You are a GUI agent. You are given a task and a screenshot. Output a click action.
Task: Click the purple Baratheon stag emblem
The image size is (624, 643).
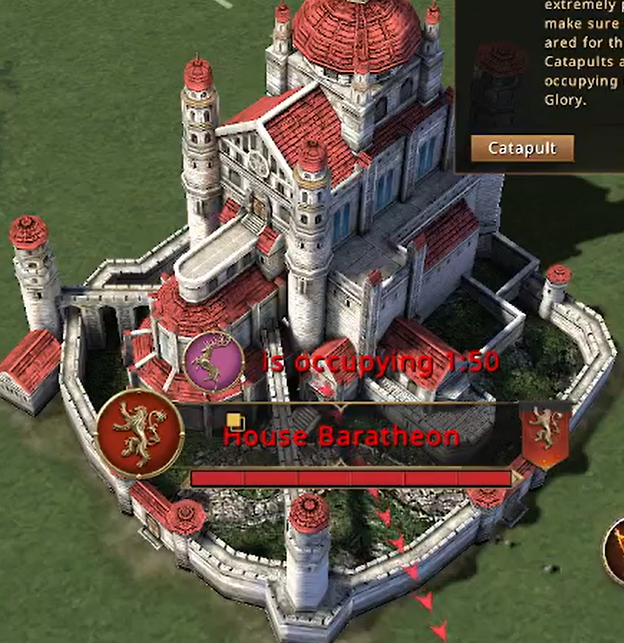click(x=214, y=360)
